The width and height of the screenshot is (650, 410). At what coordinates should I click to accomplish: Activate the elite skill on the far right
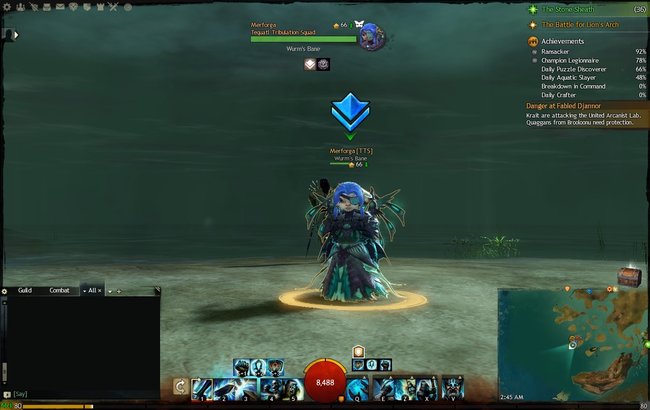453,387
